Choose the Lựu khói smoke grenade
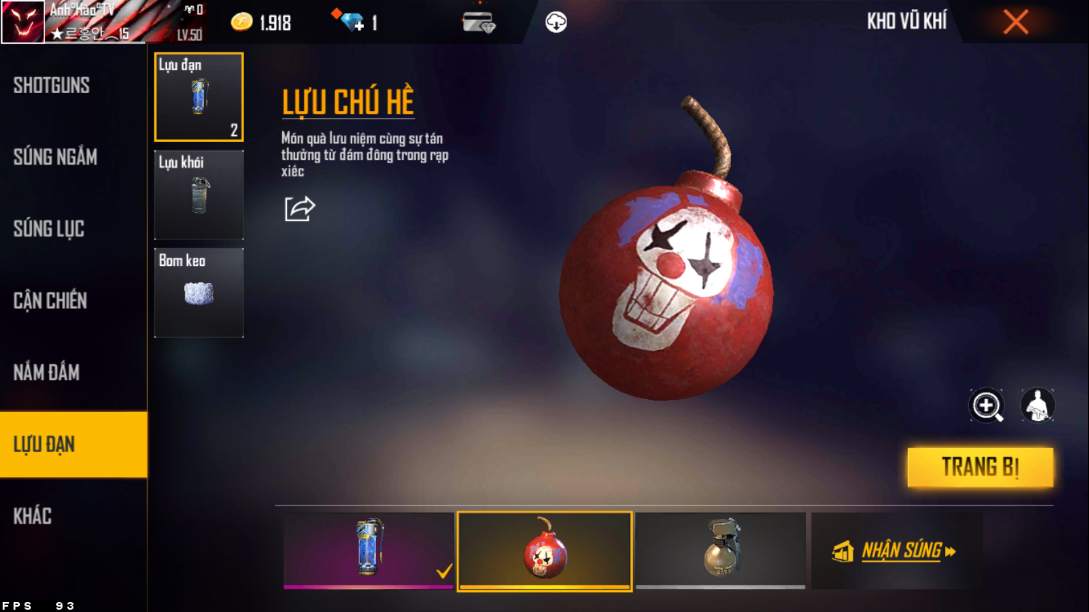 [x=199, y=195]
